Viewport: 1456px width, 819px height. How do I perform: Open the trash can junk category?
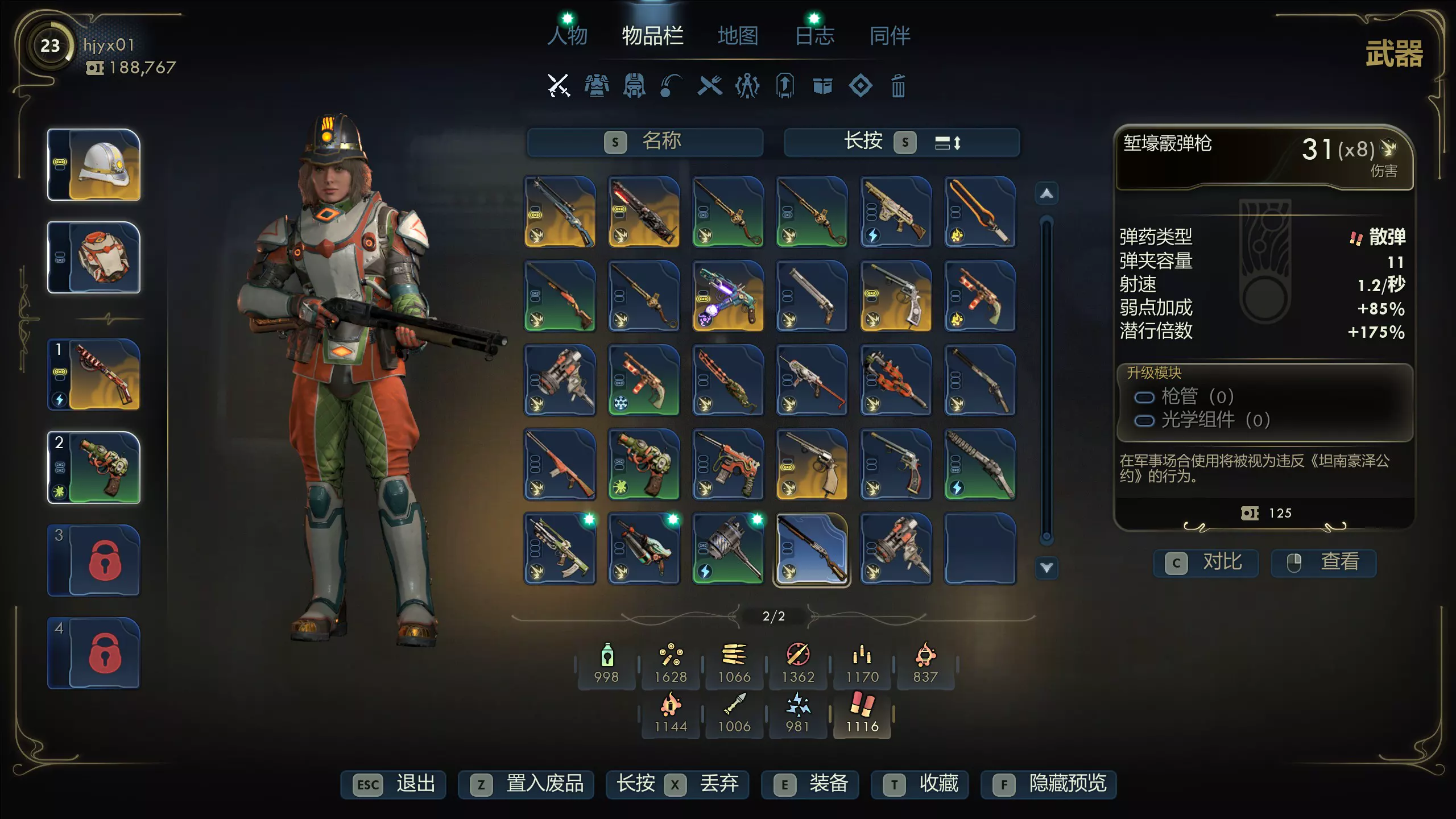click(x=898, y=86)
